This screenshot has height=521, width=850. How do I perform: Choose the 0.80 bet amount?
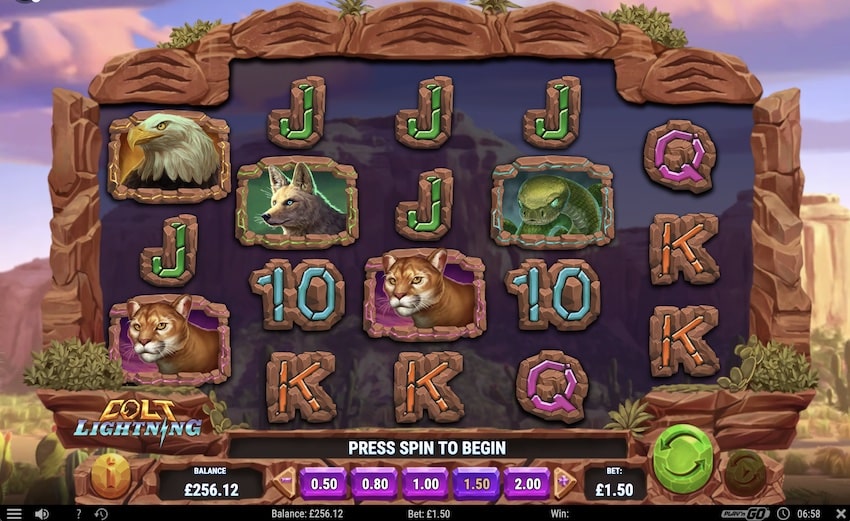(374, 483)
